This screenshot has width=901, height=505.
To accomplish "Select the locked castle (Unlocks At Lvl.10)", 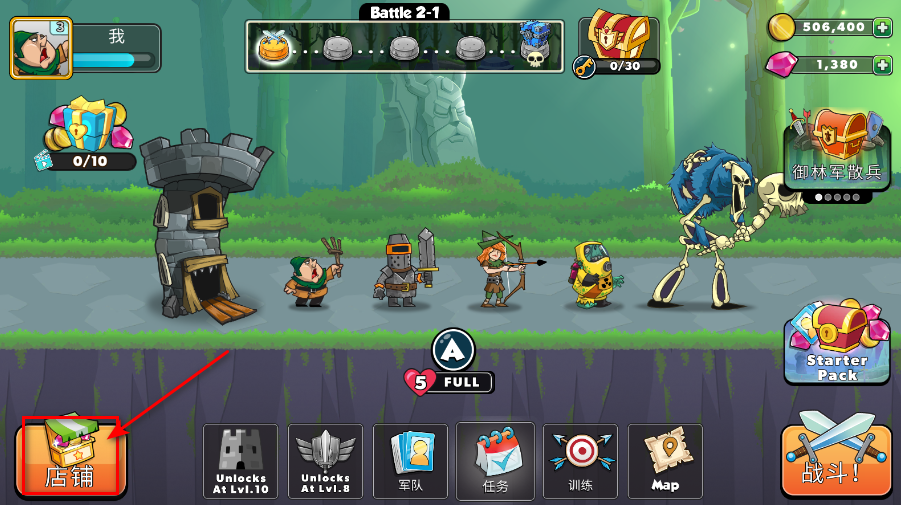I will tap(240, 461).
